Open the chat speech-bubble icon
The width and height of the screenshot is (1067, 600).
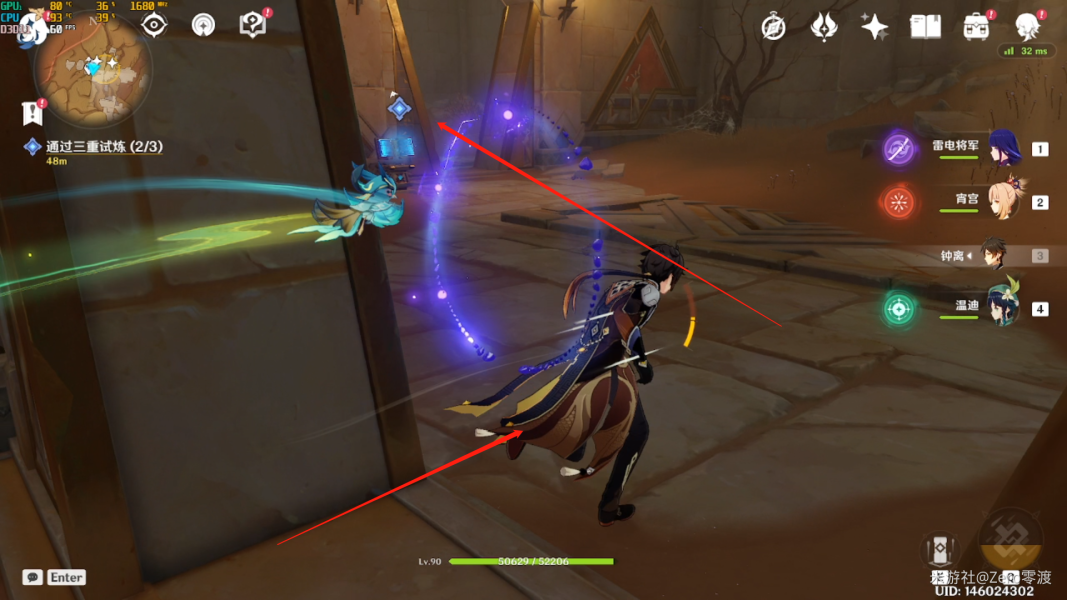tap(32, 577)
